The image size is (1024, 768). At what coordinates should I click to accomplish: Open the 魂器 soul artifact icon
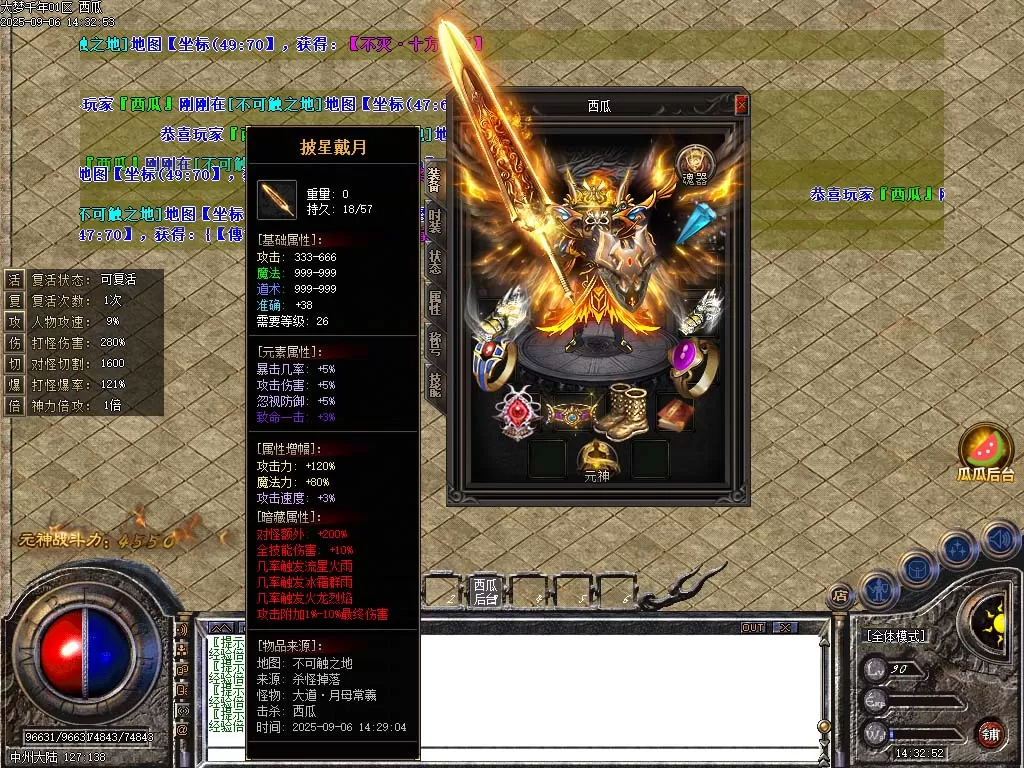pos(695,163)
